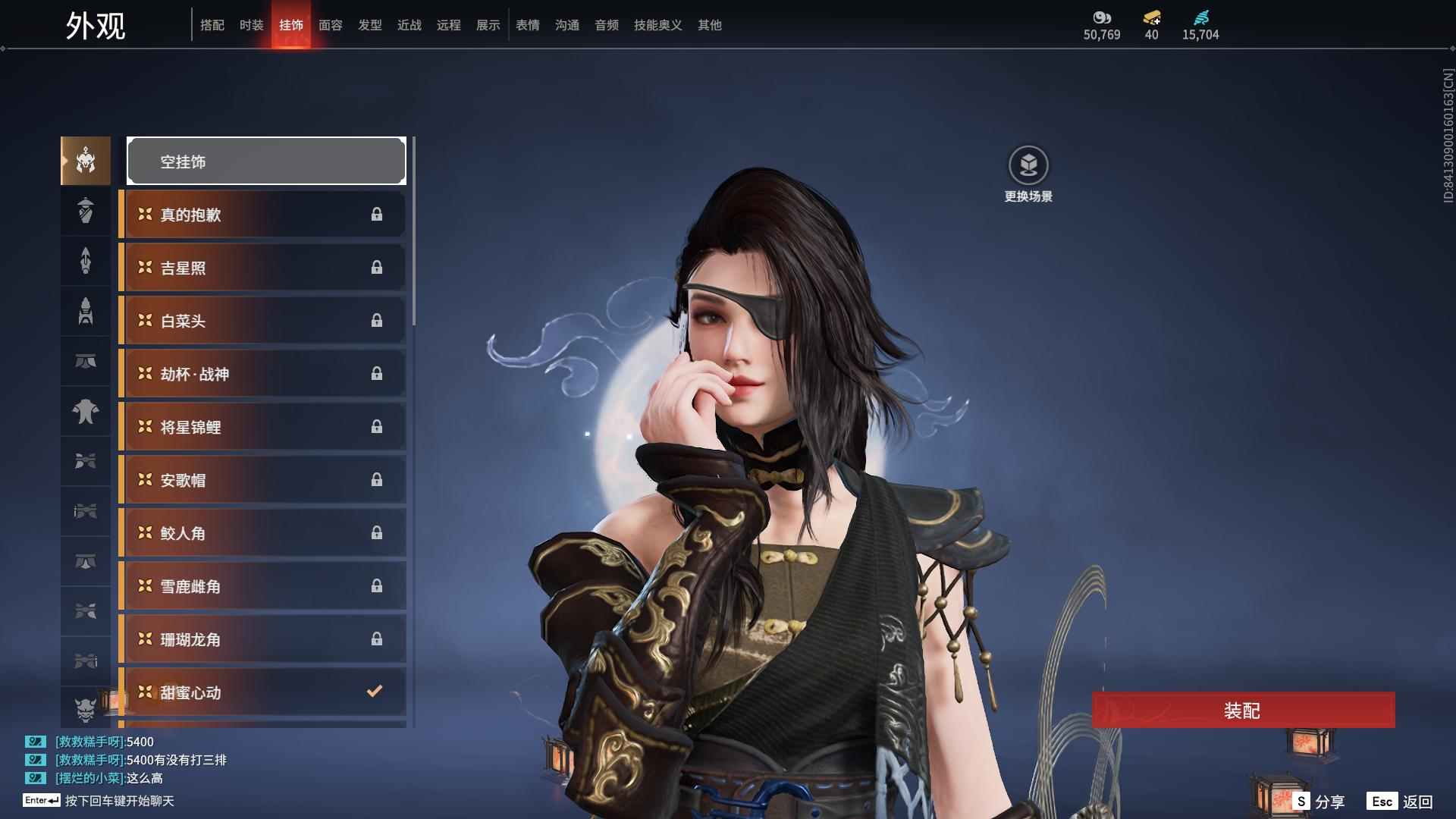
Task: Select the locked 真的抱歉 accessory
Action: 263,215
